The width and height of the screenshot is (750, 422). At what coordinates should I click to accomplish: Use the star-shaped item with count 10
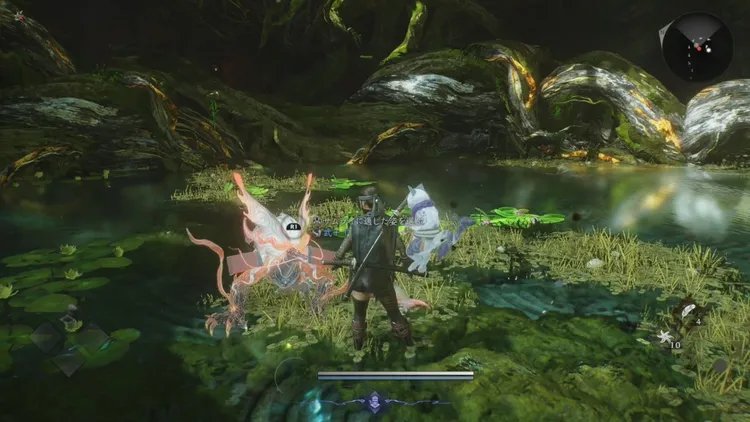[x=662, y=336]
